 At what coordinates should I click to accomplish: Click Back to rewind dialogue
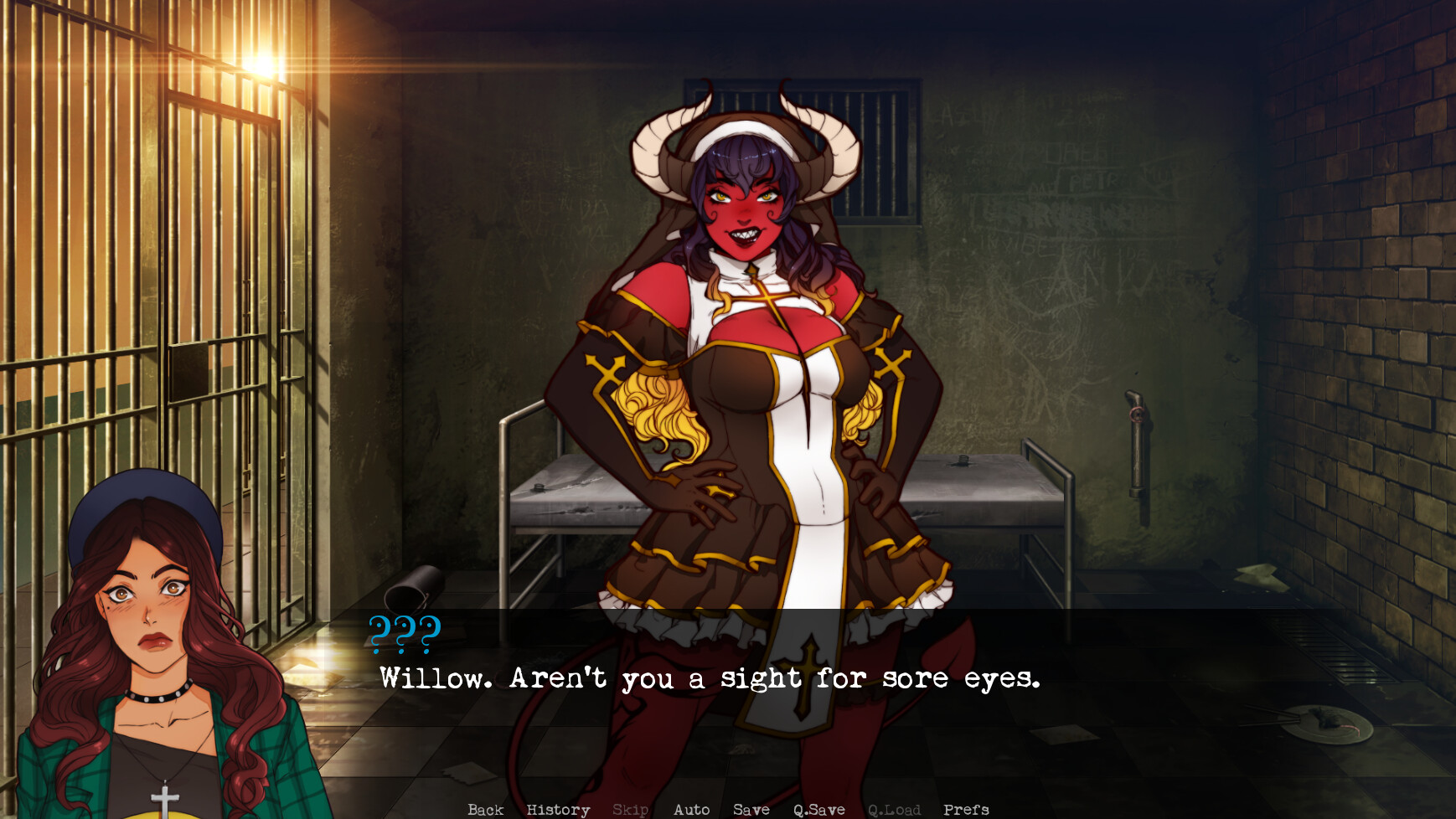pyautogui.click(x=486, y=809)
